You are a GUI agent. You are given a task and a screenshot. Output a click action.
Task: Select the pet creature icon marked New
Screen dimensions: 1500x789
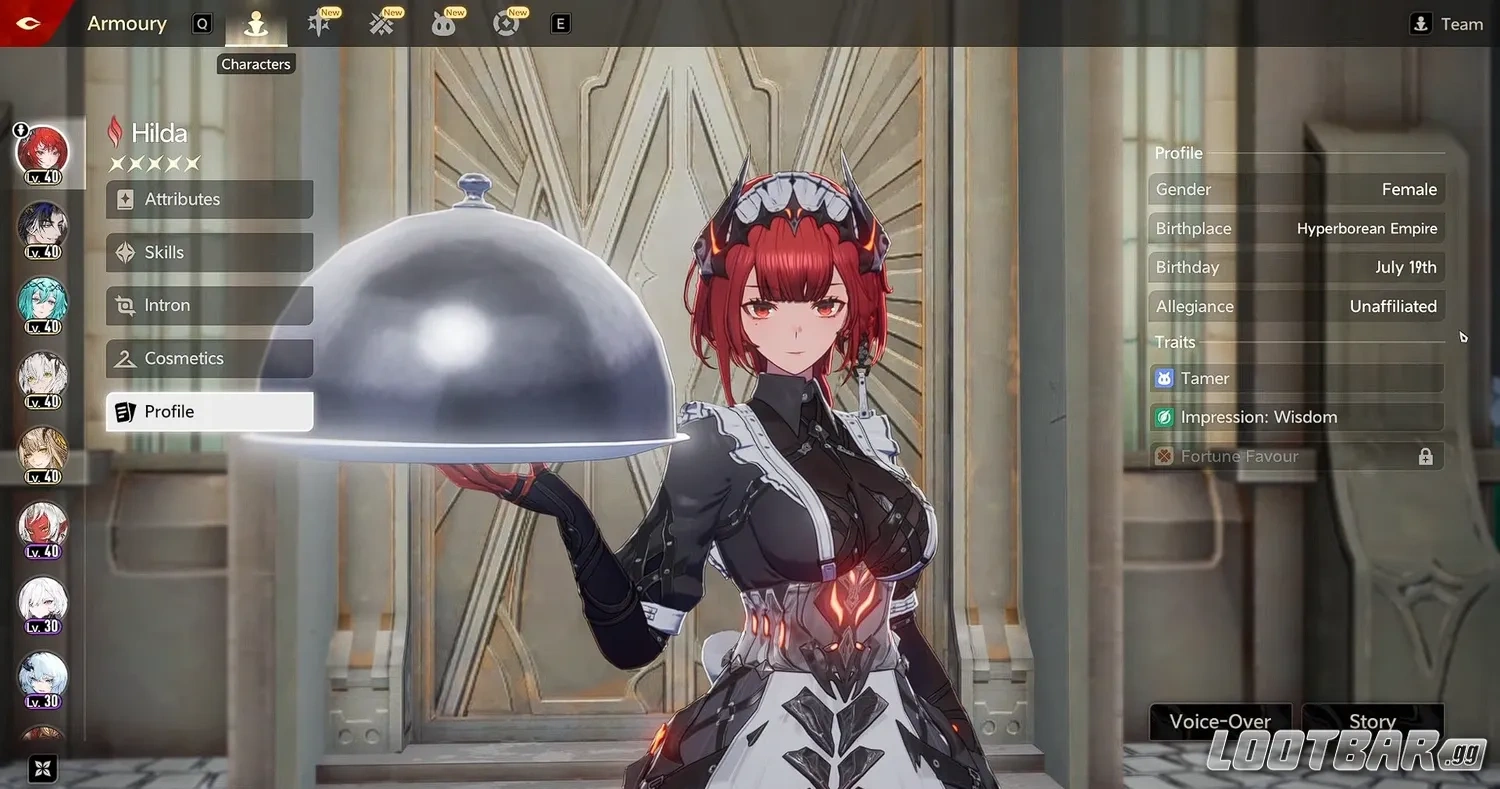[445, 24]
